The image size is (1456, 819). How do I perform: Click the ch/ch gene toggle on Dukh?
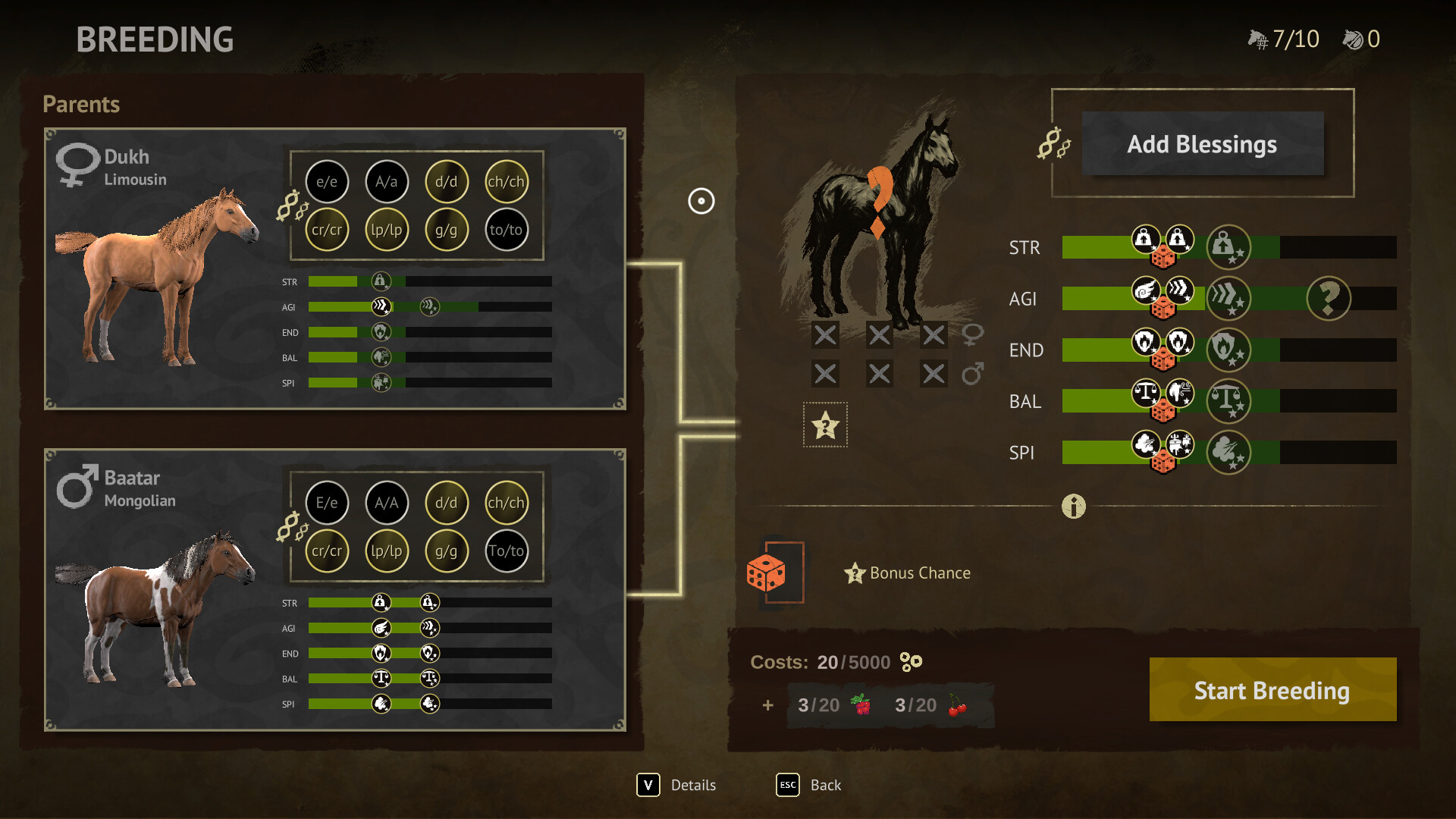507,182
